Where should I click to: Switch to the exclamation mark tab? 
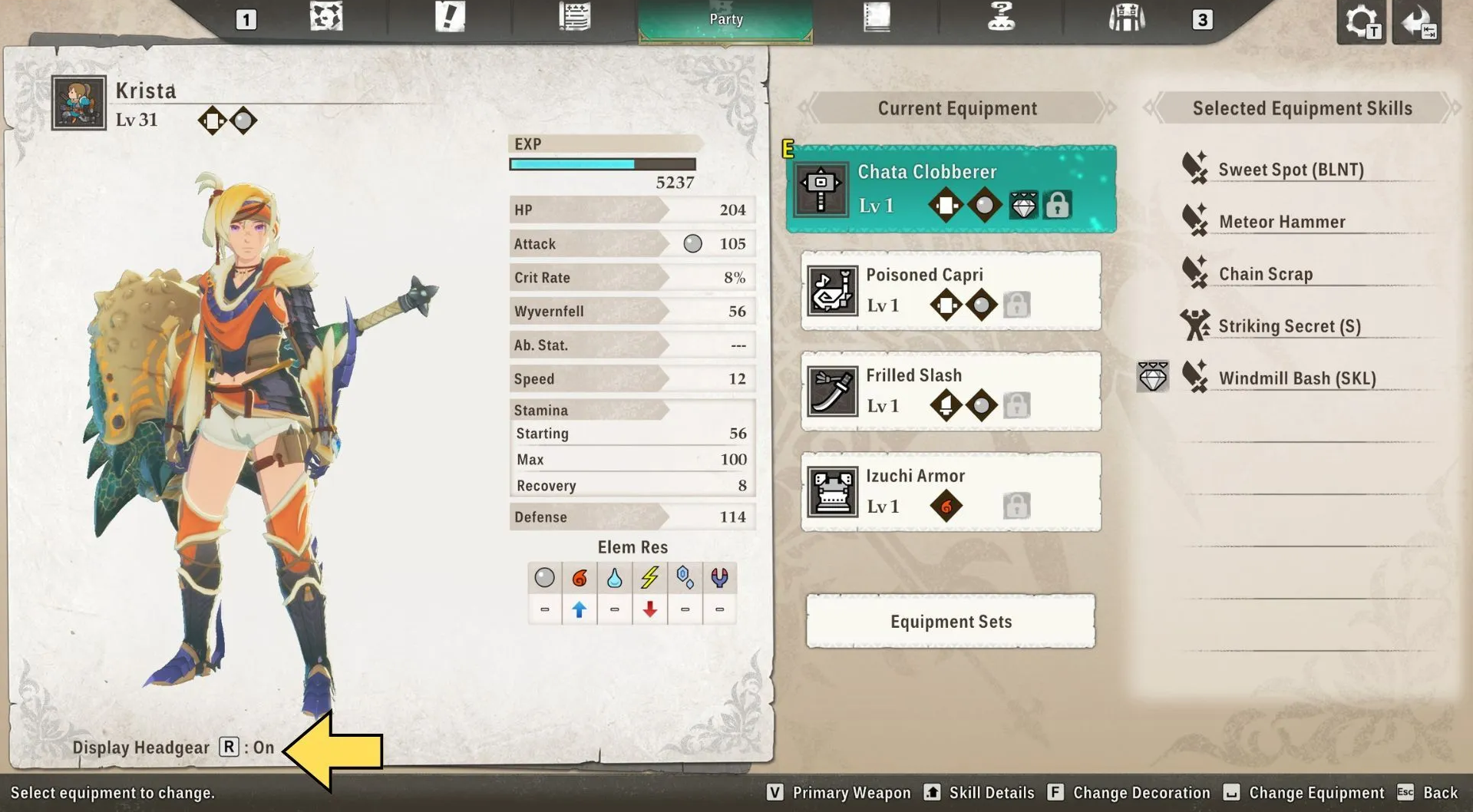450,18
